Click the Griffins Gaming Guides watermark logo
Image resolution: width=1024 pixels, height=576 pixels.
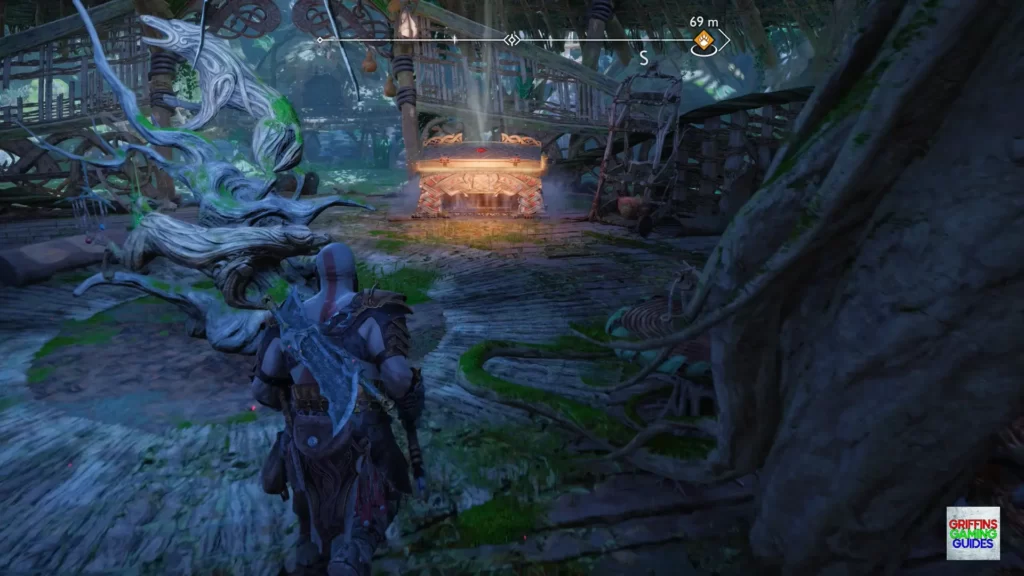[972, 533]
